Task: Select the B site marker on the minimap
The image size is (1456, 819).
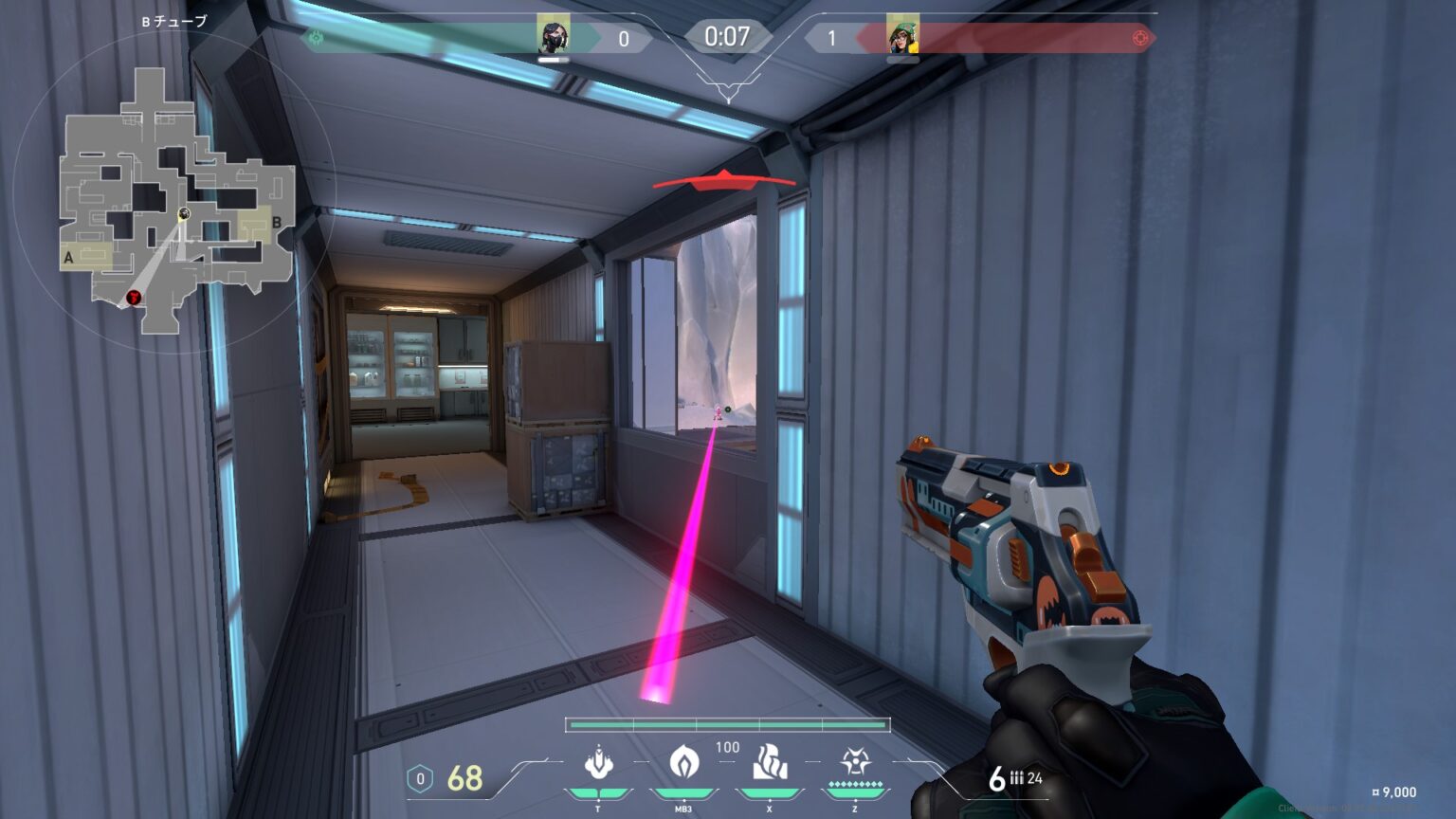Action: coord(277,223)
